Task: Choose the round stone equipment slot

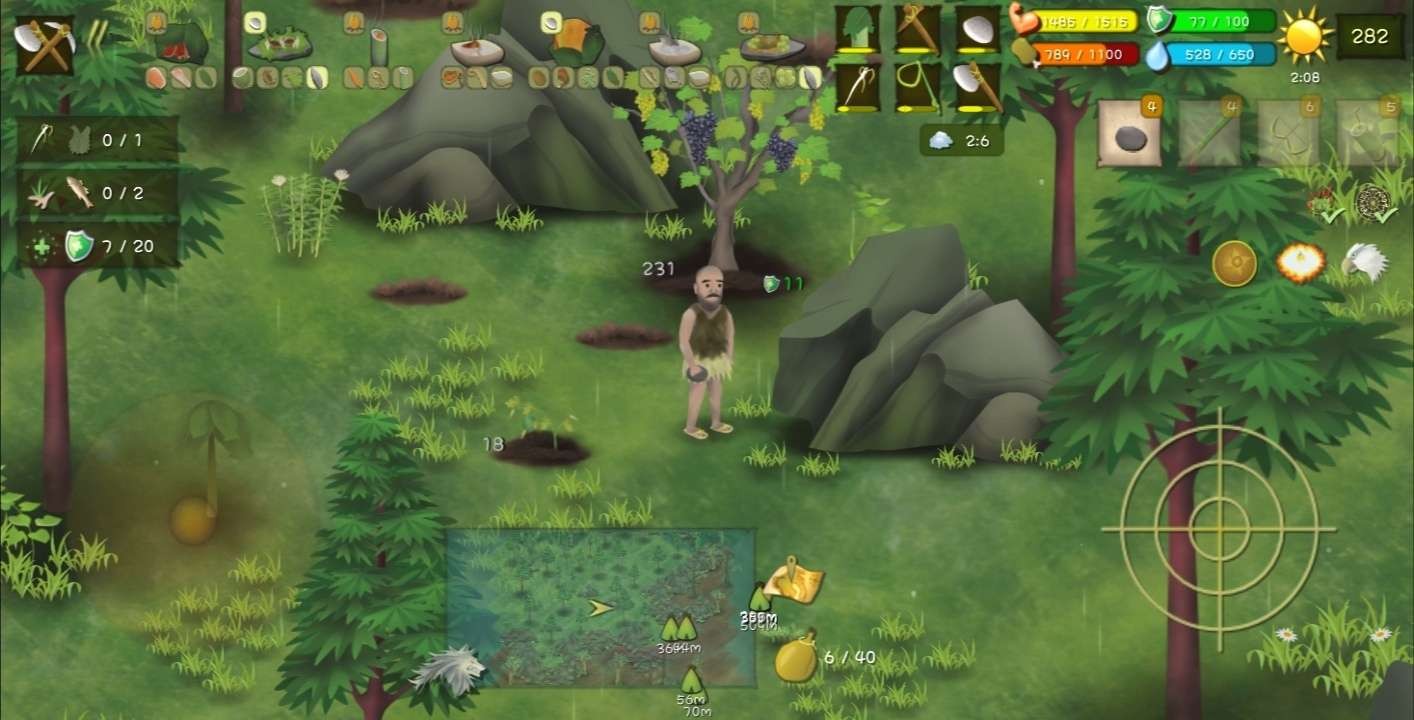Action: click(976, 29)
